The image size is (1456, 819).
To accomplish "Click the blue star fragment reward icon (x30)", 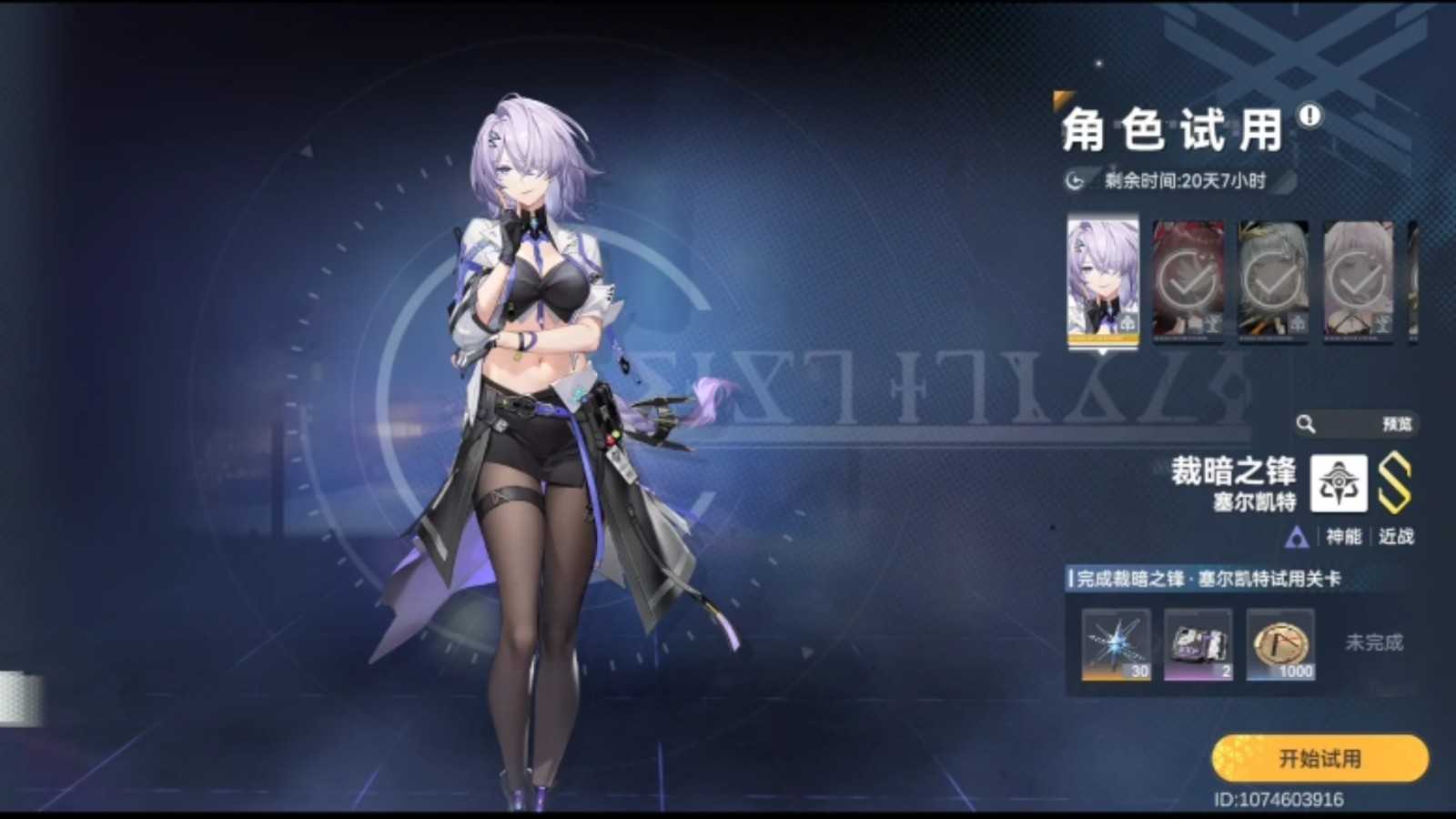I will pyautogui.click(x=1114, y=646).
